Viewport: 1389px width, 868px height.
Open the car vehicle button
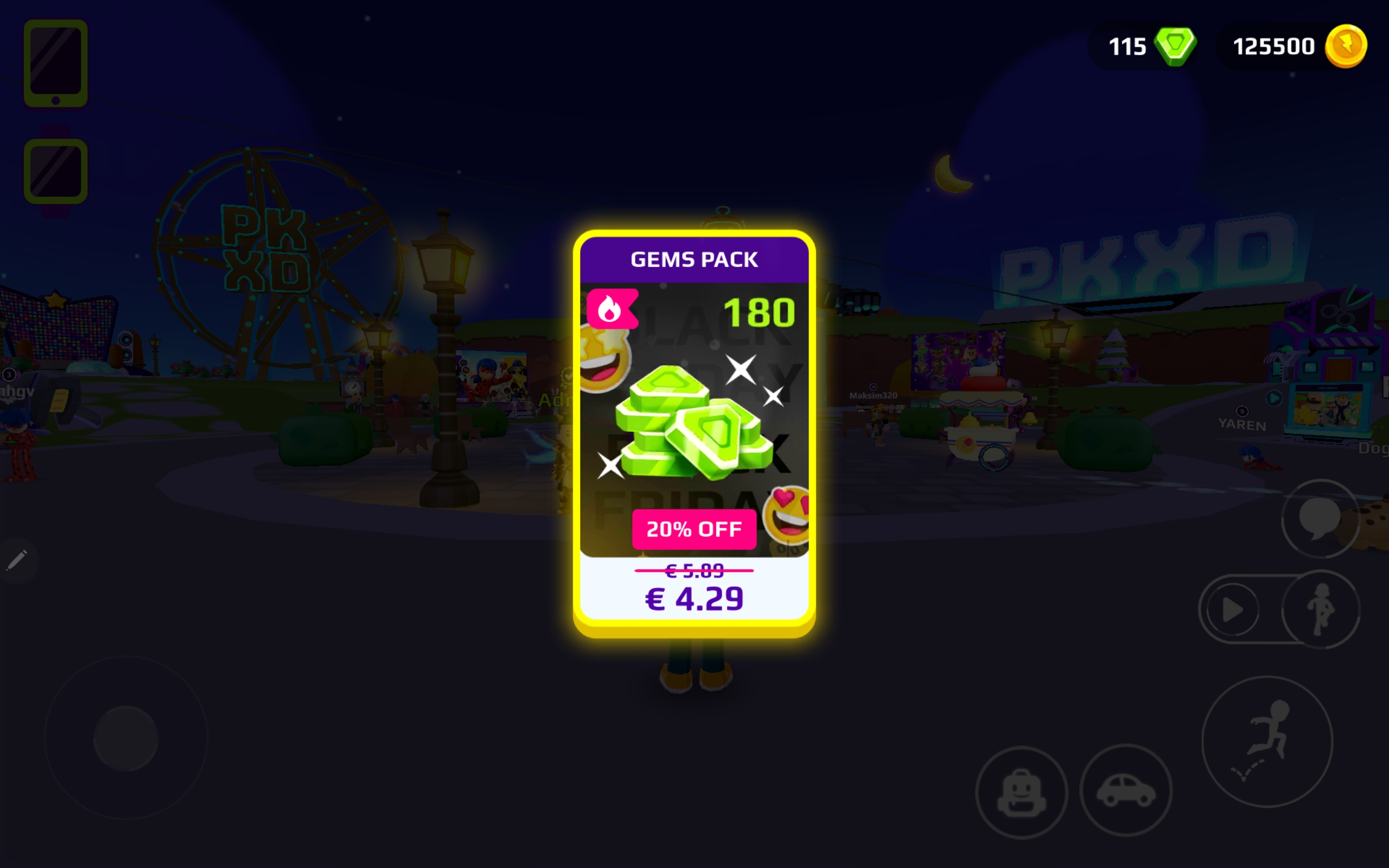click(1125, 790)
